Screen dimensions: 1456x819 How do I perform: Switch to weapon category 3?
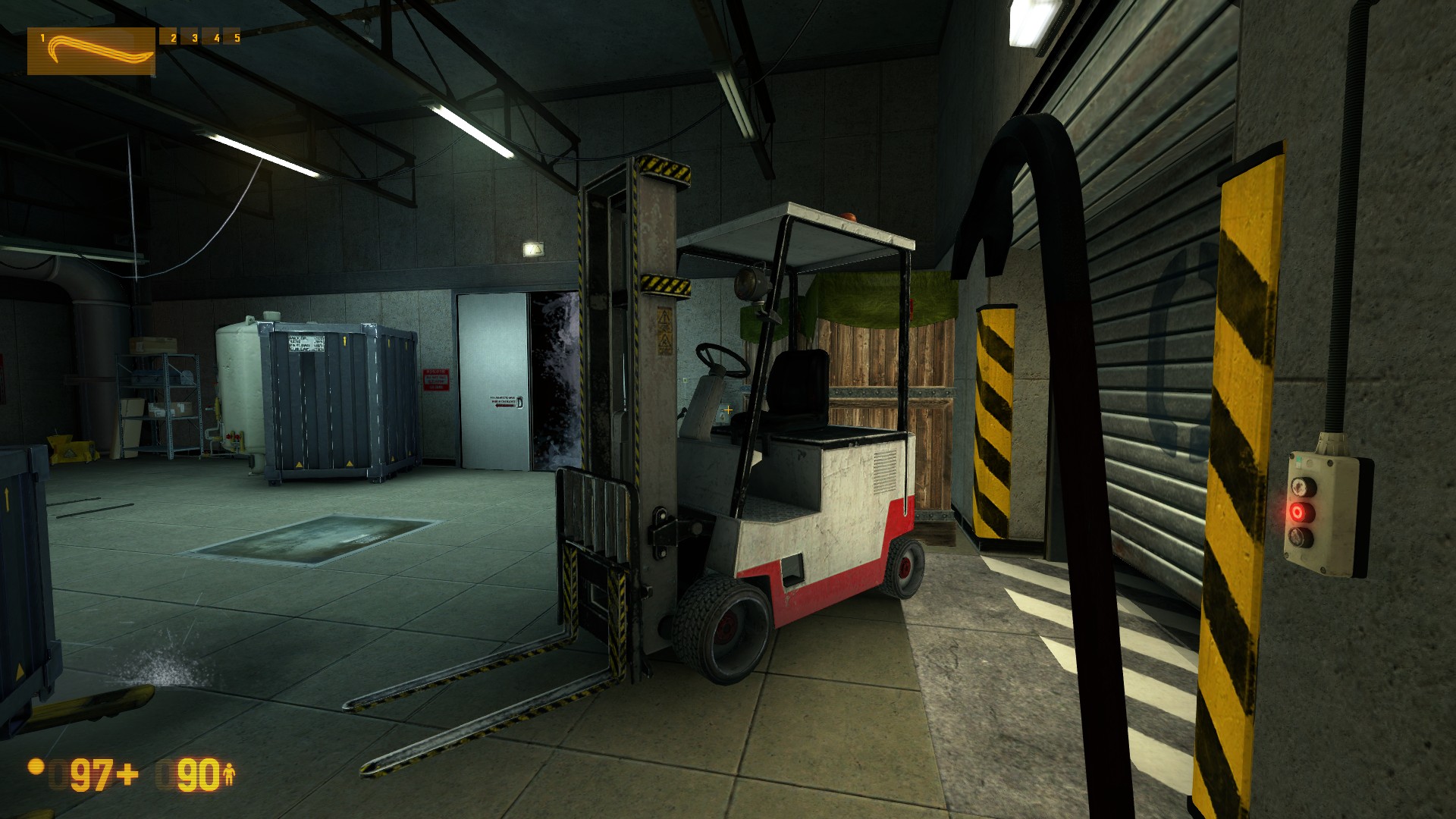click(x=195, y=38)
